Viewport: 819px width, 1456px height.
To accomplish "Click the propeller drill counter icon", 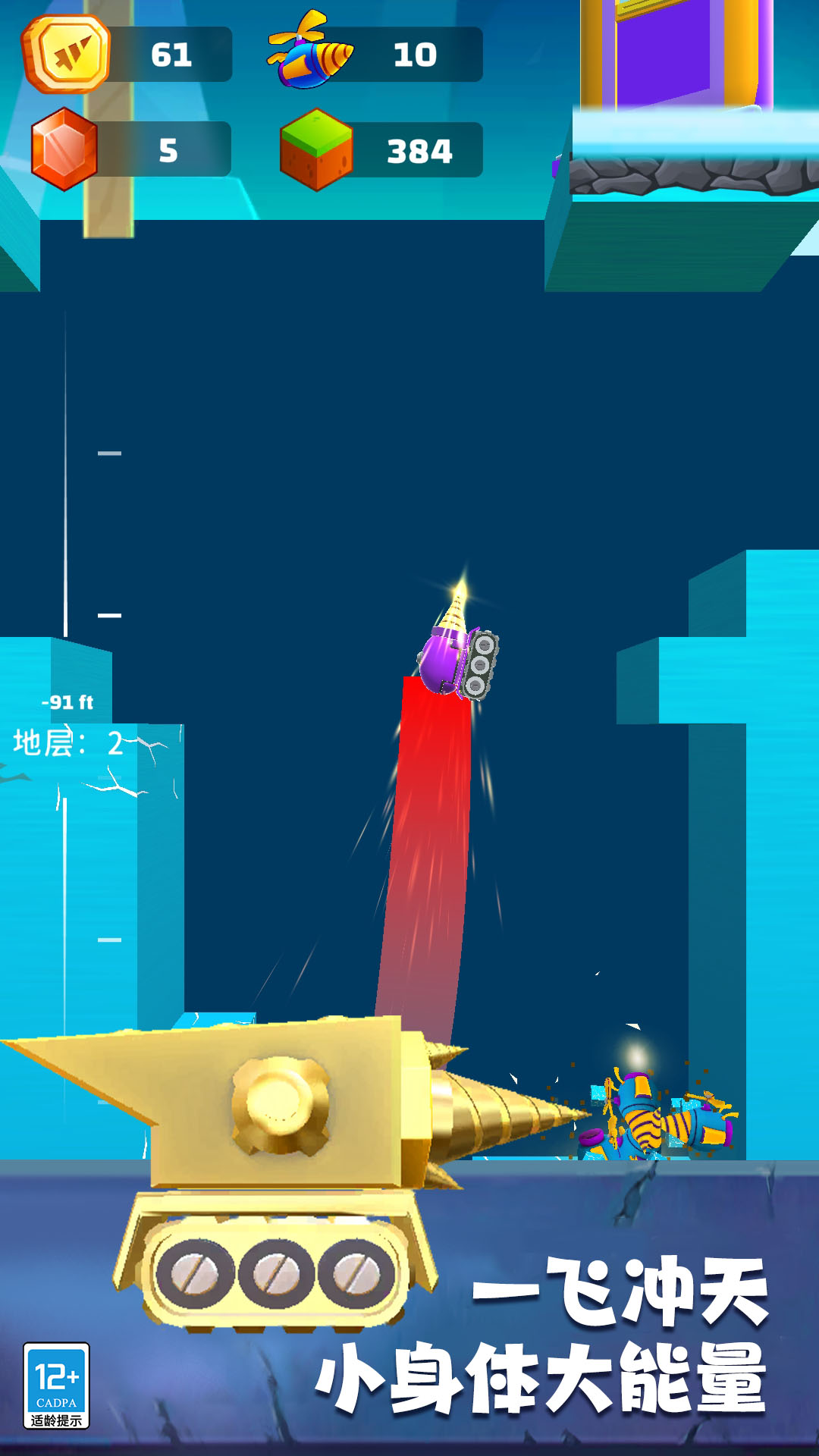I will 311,52.
